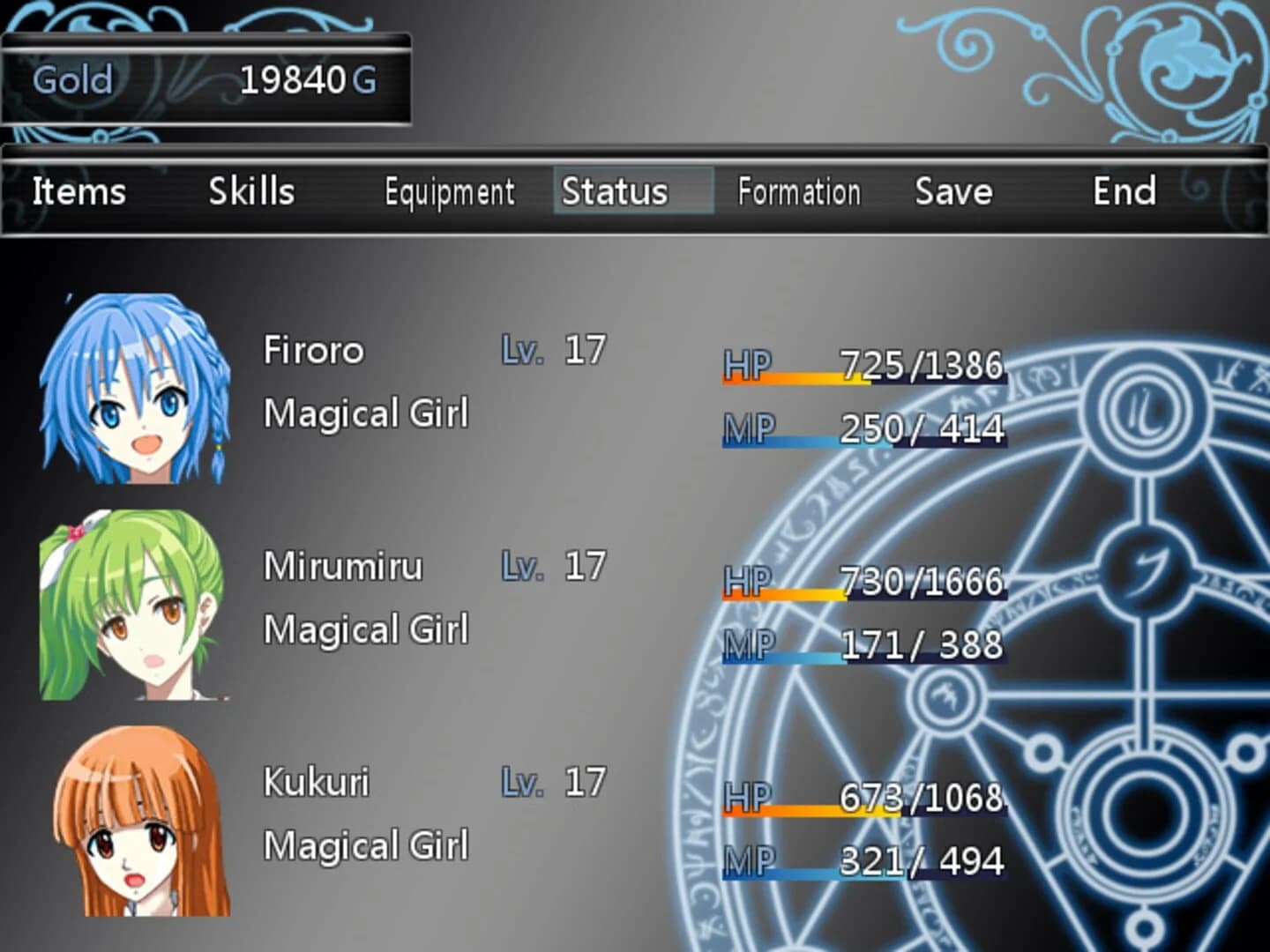Viewport: 1270px width, 952px height.
Task: Click the Save option
Action: pos(953,191)
